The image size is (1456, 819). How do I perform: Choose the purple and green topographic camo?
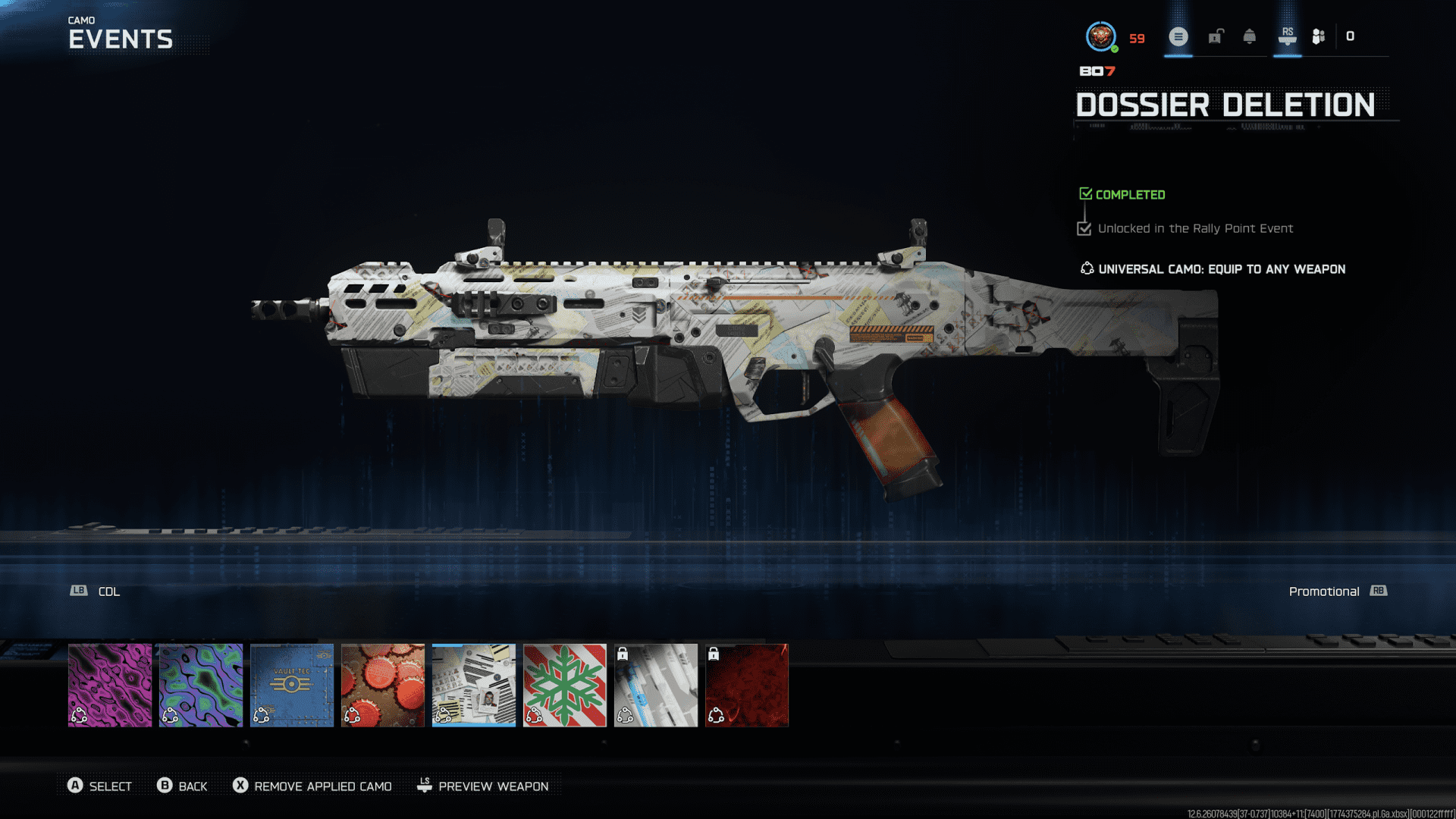[x=201, y=686]
